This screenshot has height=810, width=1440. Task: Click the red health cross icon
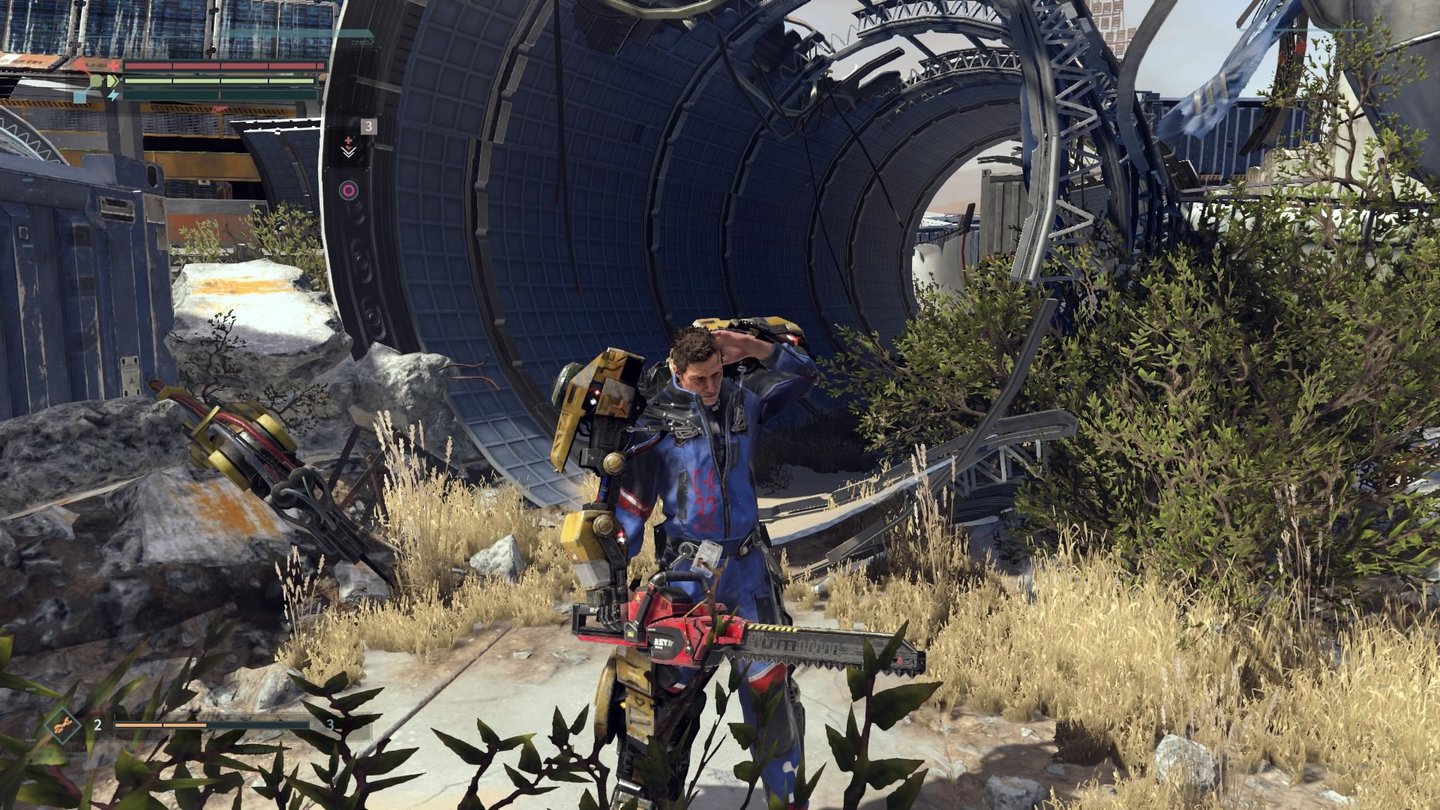pyautogui.click(x=112, y=65)
